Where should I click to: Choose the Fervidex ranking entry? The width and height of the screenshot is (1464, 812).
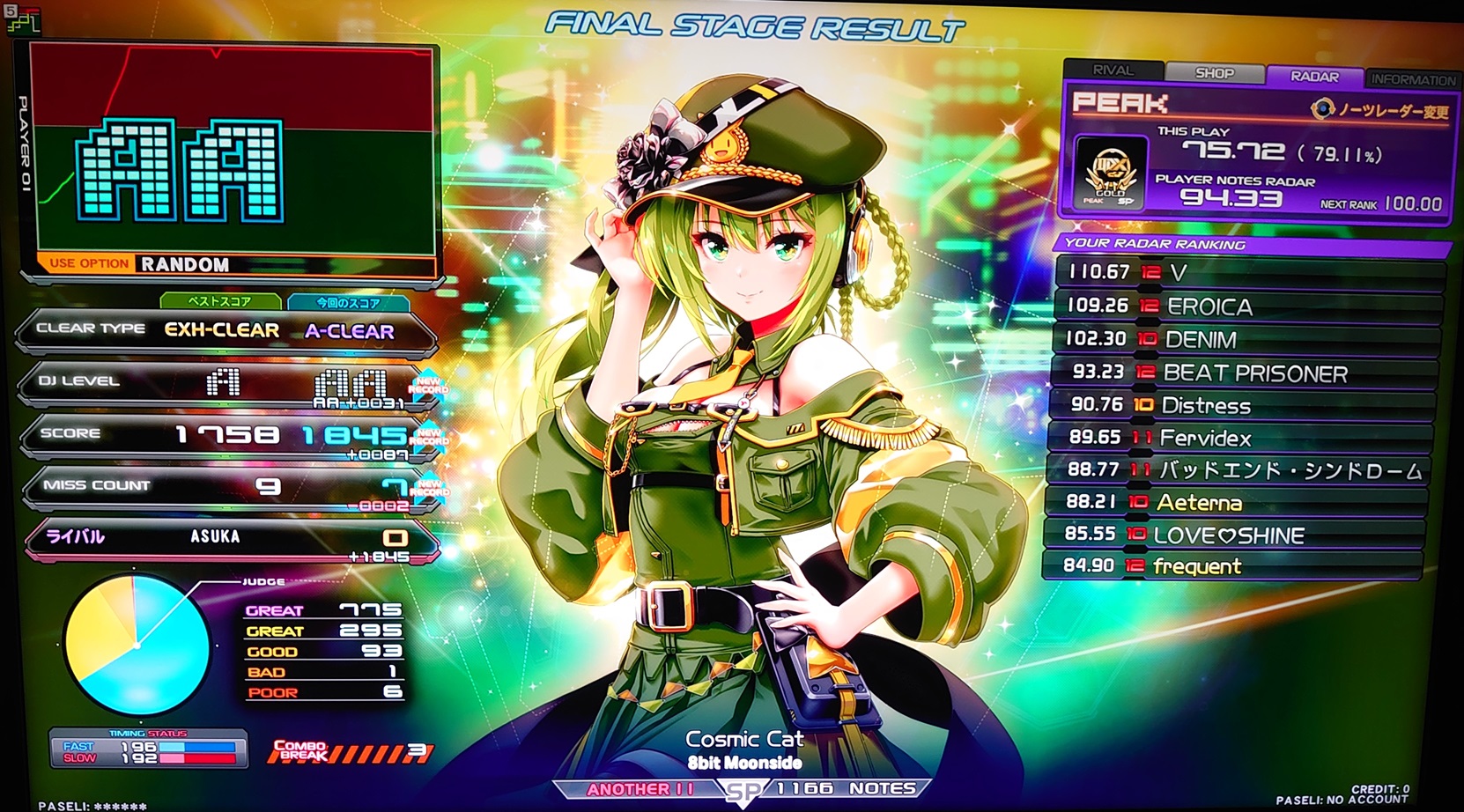pos(1240,438)
